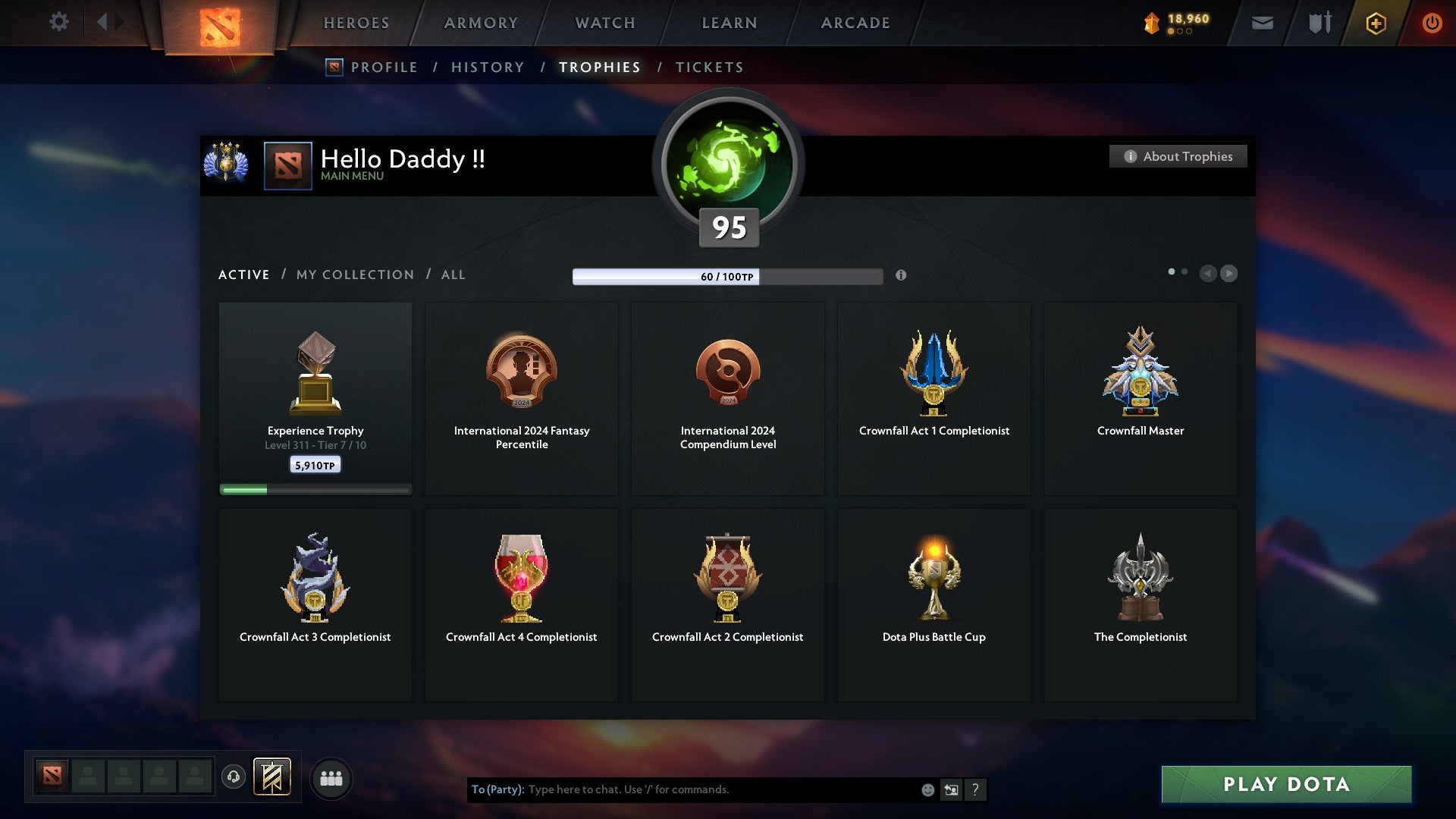This screenshot has width=1456, height=819.
Task: Open voice chat headset settings
Action: [x=234, y=777]
